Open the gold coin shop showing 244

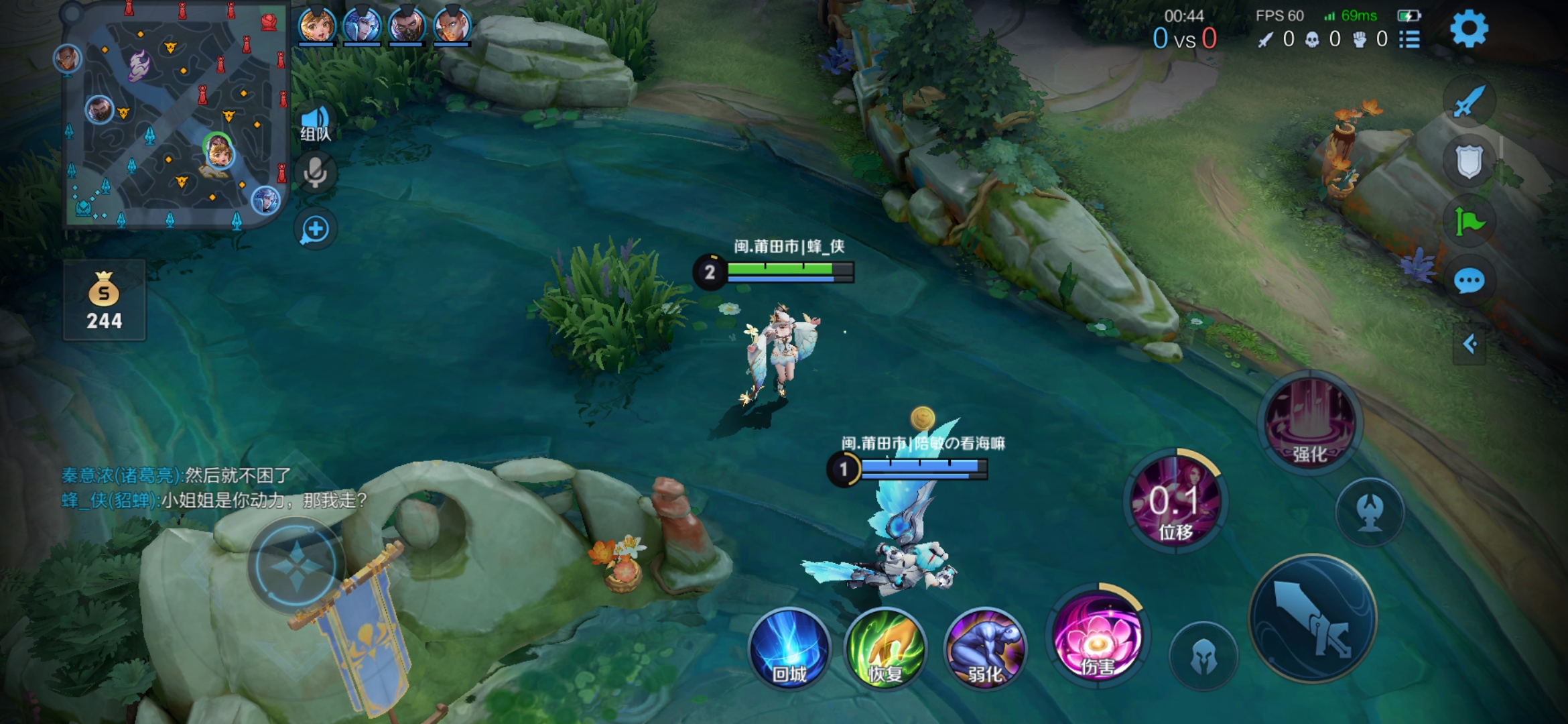tap(104, 301)
